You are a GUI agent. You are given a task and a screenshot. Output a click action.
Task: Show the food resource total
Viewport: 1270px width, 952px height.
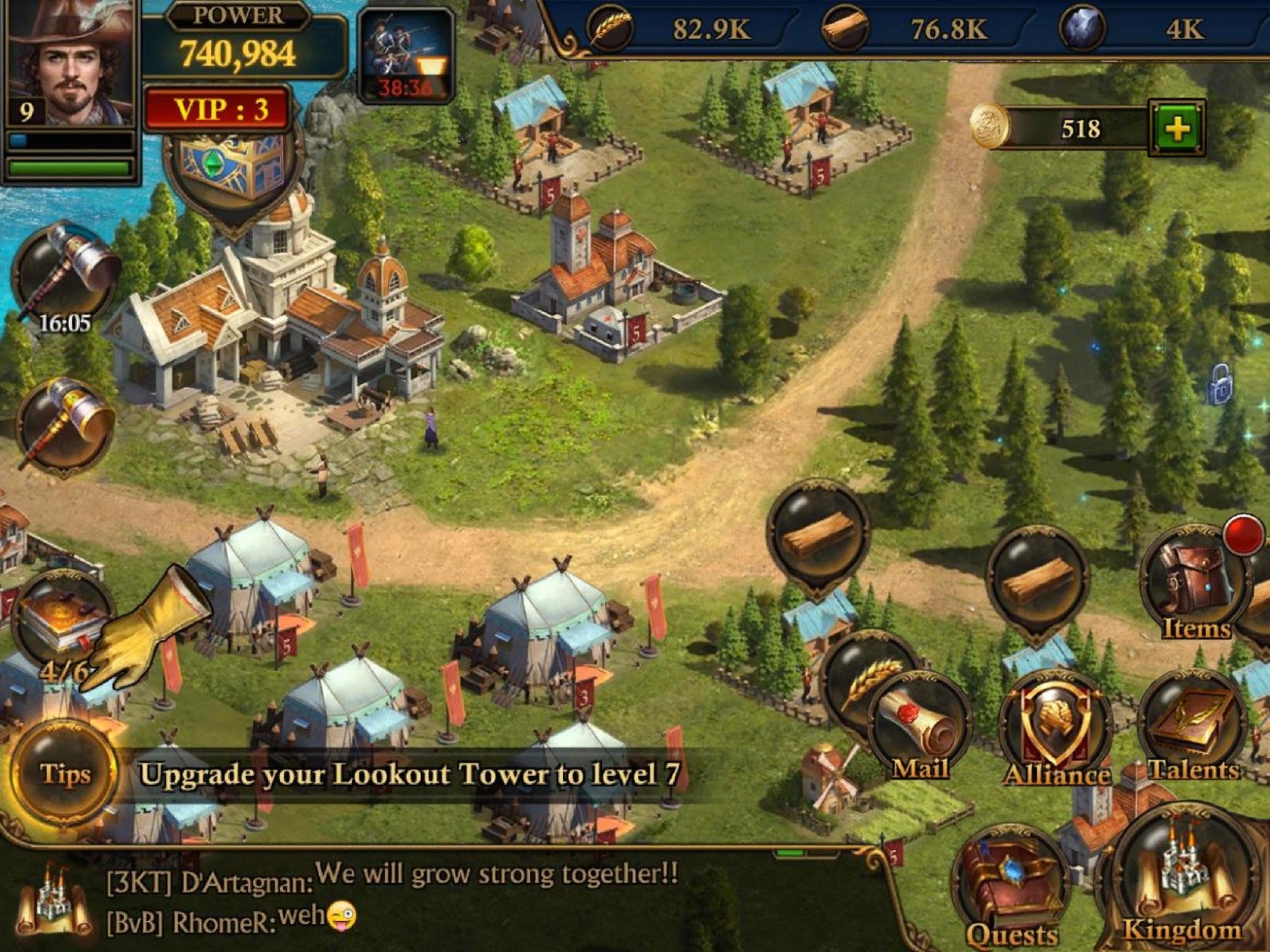tap(688, 29)
